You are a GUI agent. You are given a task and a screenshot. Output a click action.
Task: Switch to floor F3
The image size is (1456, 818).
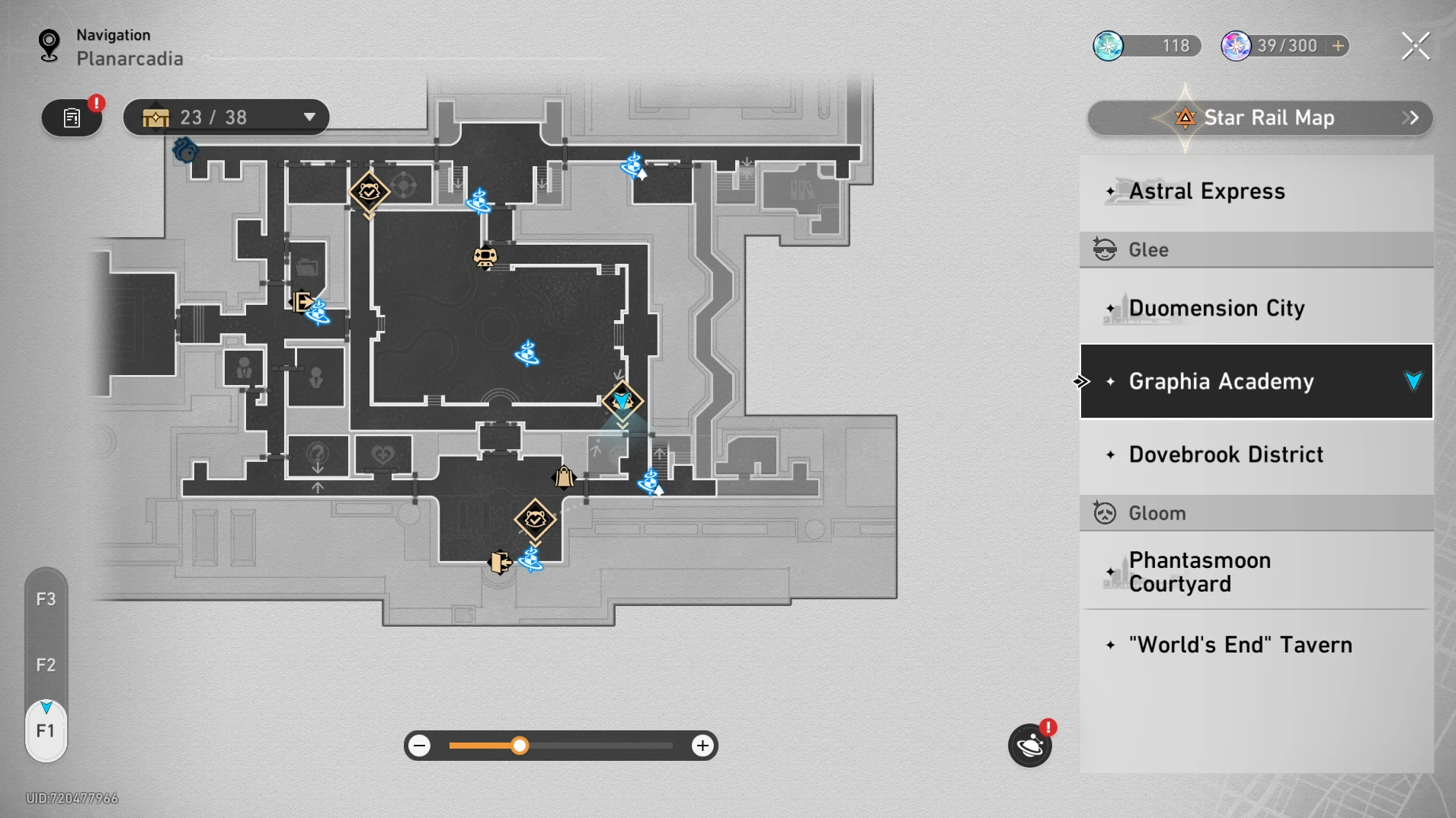point(46,599)
